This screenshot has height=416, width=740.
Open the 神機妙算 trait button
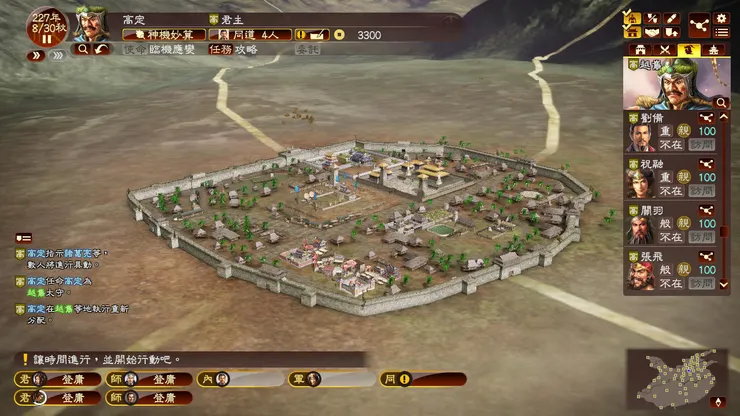160,34
